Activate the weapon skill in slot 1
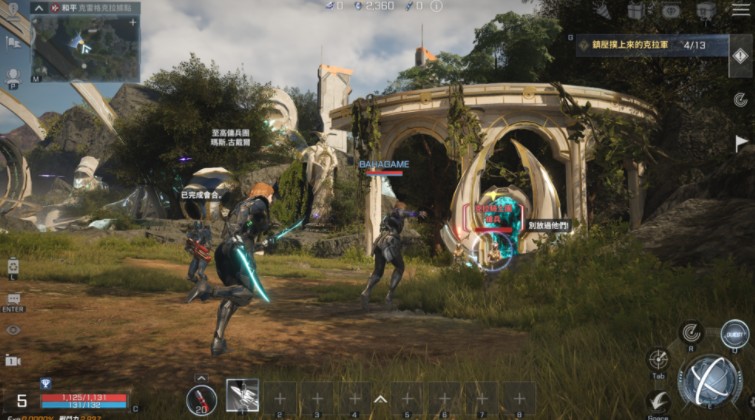This screenshot has height=420, width=755. click(242, 395)
